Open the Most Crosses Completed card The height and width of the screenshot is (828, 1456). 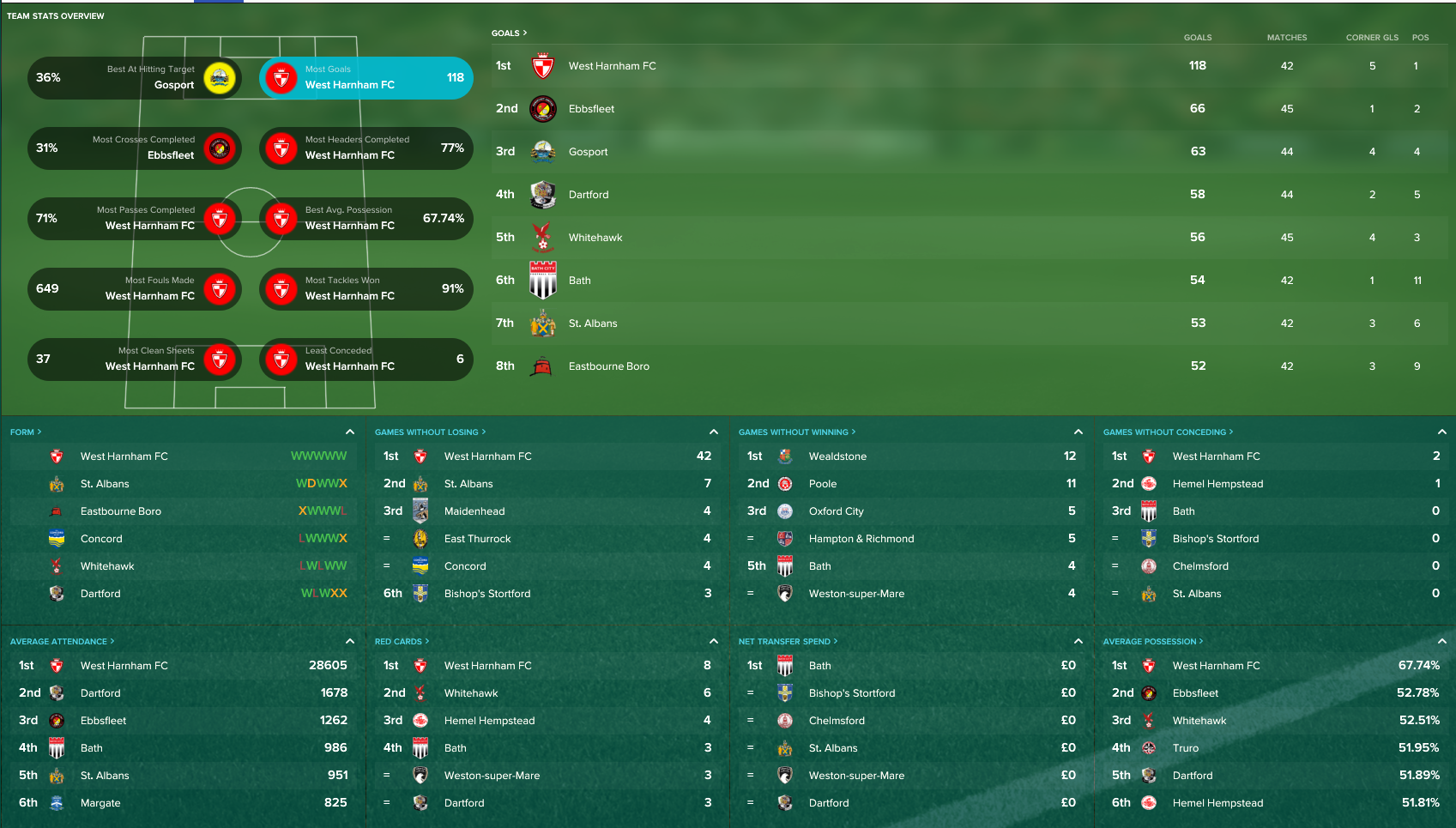pyautogui.click(x=134, y=148)
